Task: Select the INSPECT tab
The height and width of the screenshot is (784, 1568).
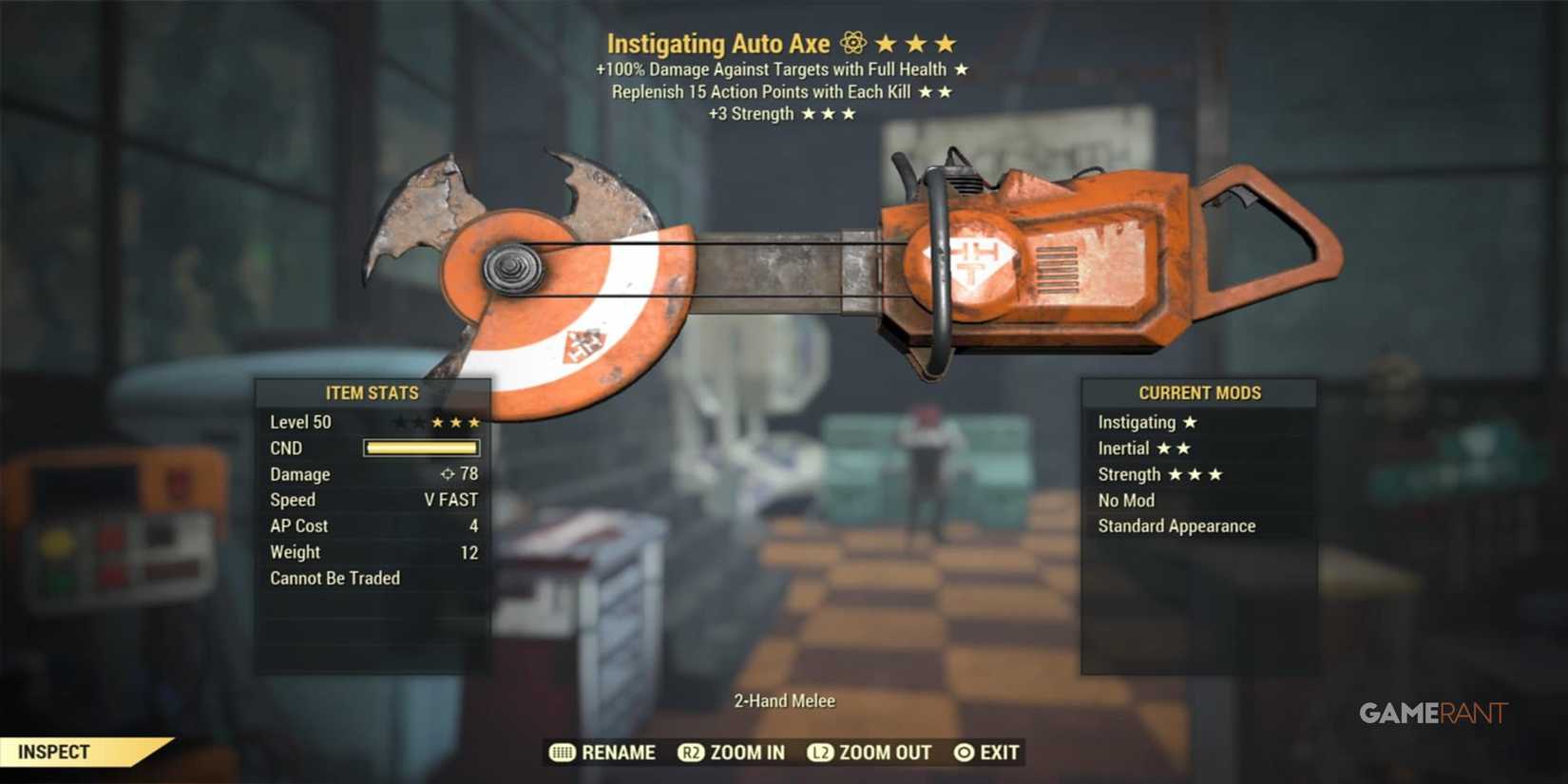Action: pyautogui.click(x=54, y=751)
